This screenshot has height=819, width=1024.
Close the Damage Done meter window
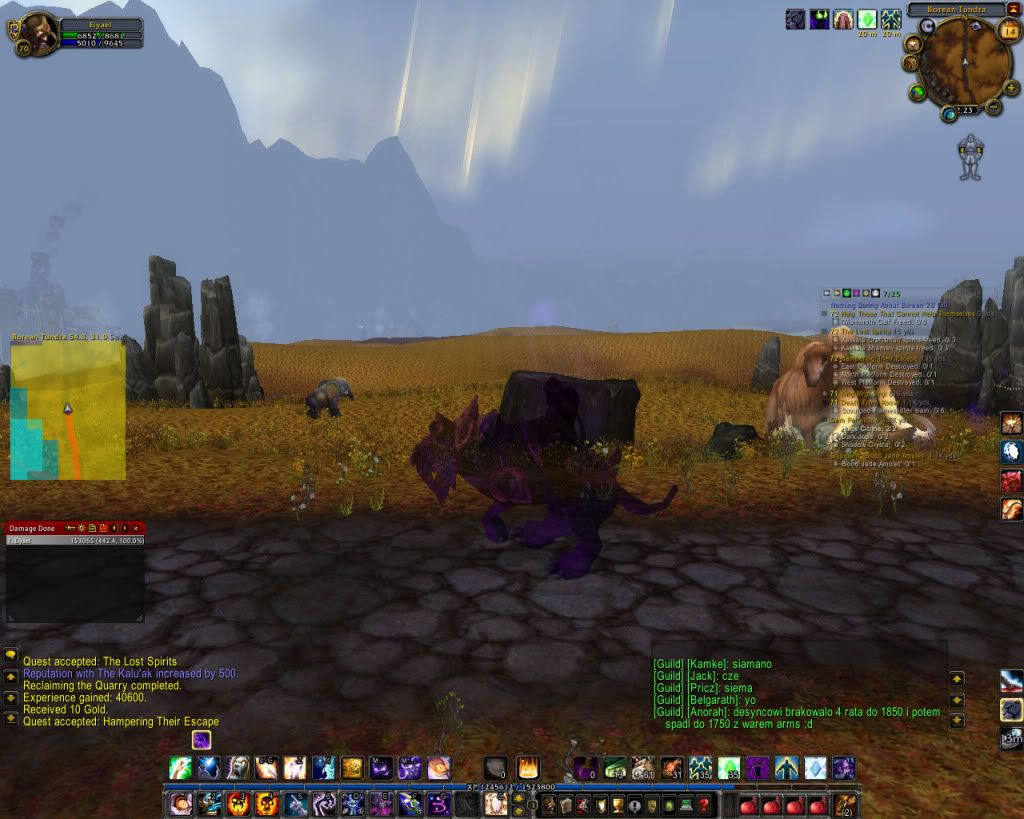coord(136,527)
